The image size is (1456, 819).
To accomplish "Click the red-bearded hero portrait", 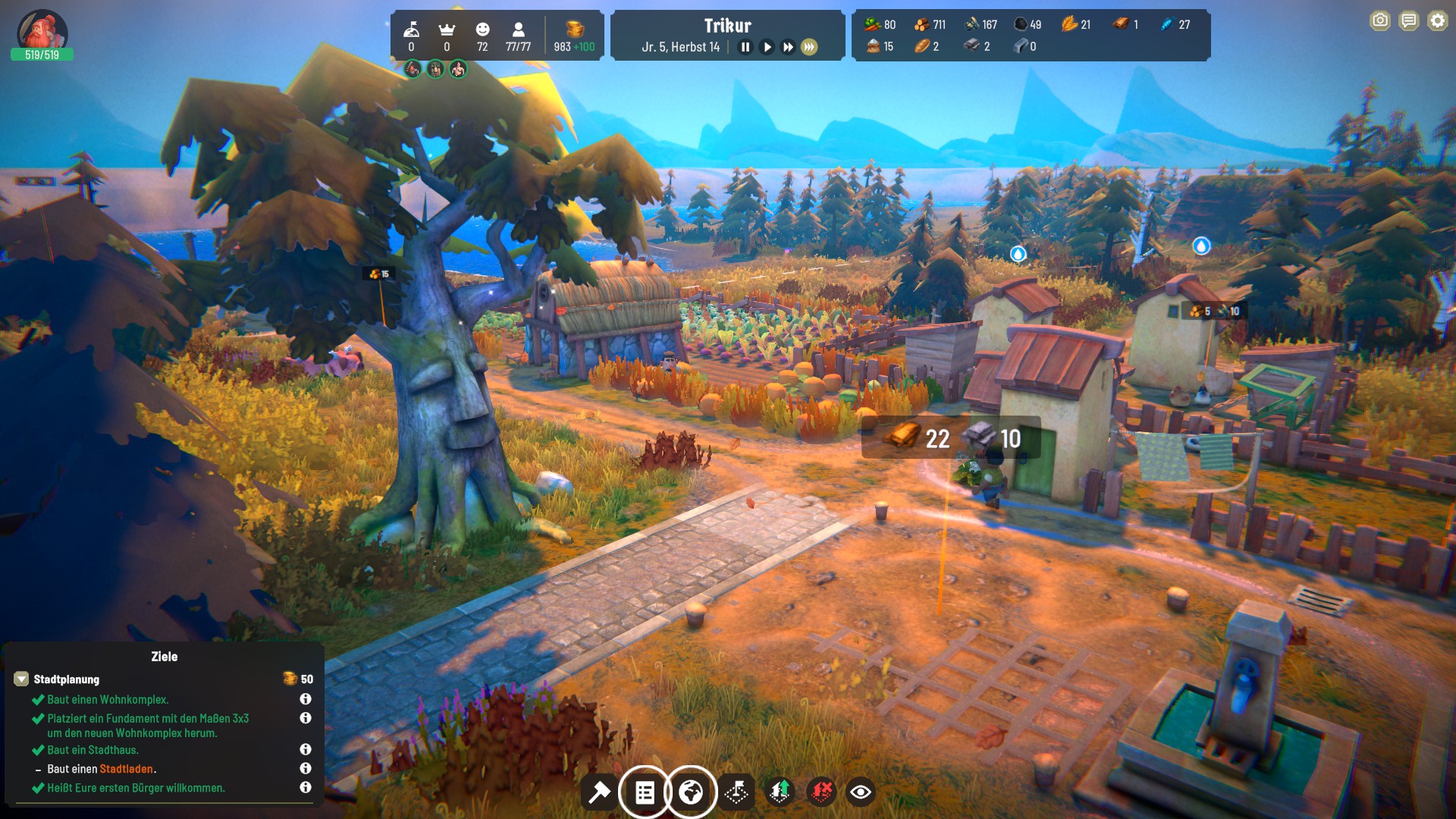I will tap(42, 30).
